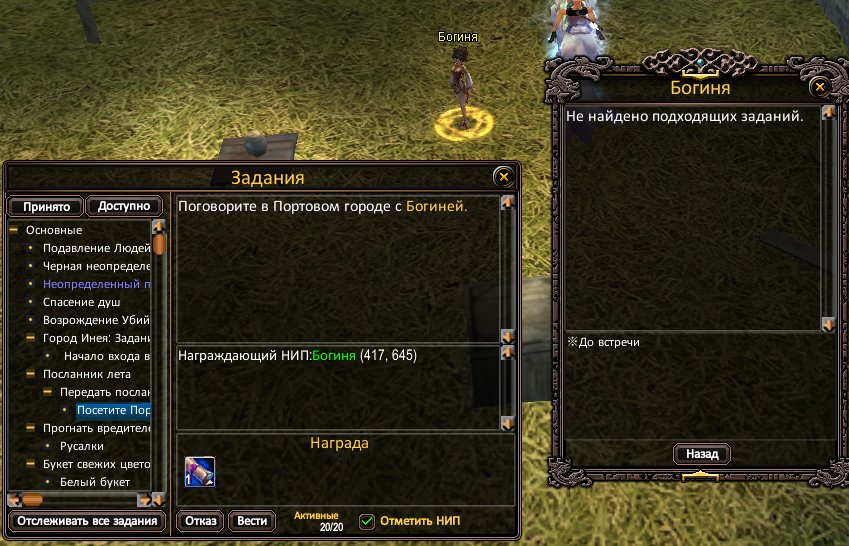This screenshot has height=546, width=849.
Task: Collapse the Основные quest category
Action: [x=14, y=230]
